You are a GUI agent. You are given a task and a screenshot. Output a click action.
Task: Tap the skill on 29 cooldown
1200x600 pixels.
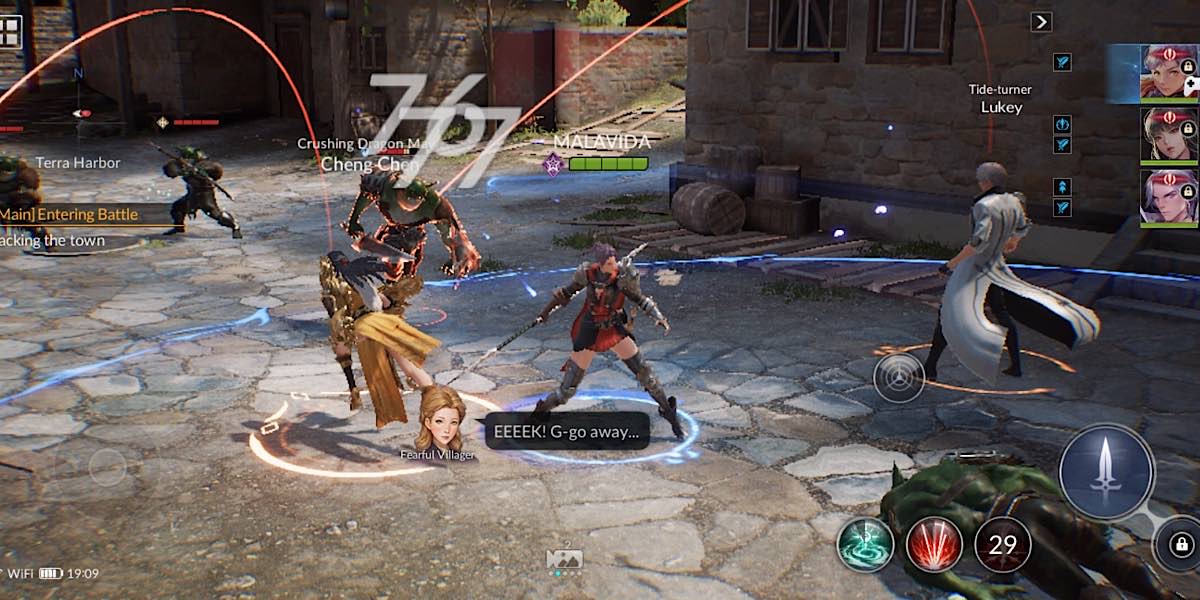[x=1002, y=545]
